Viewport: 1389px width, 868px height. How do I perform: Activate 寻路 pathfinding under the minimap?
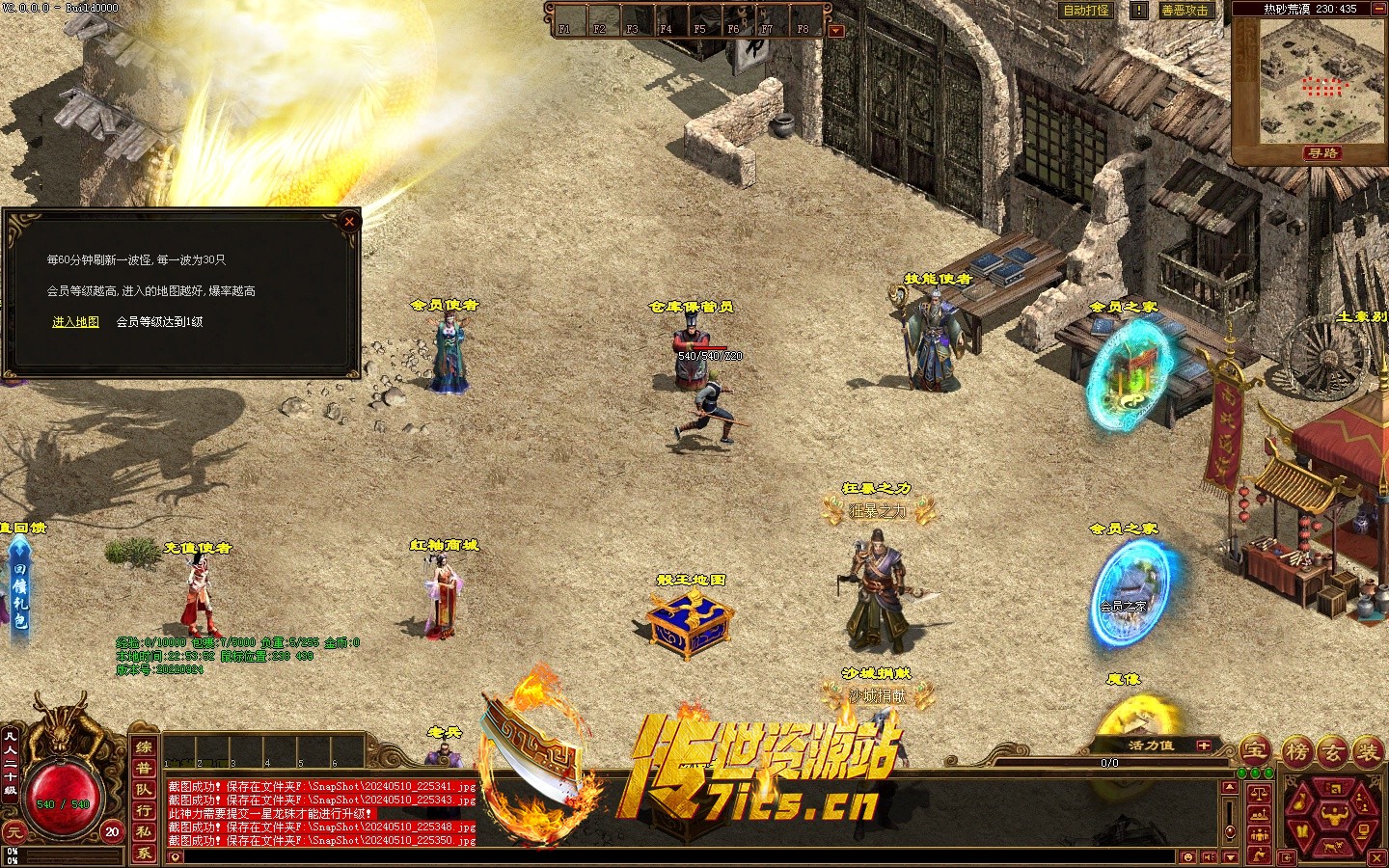click(1321, 153)
